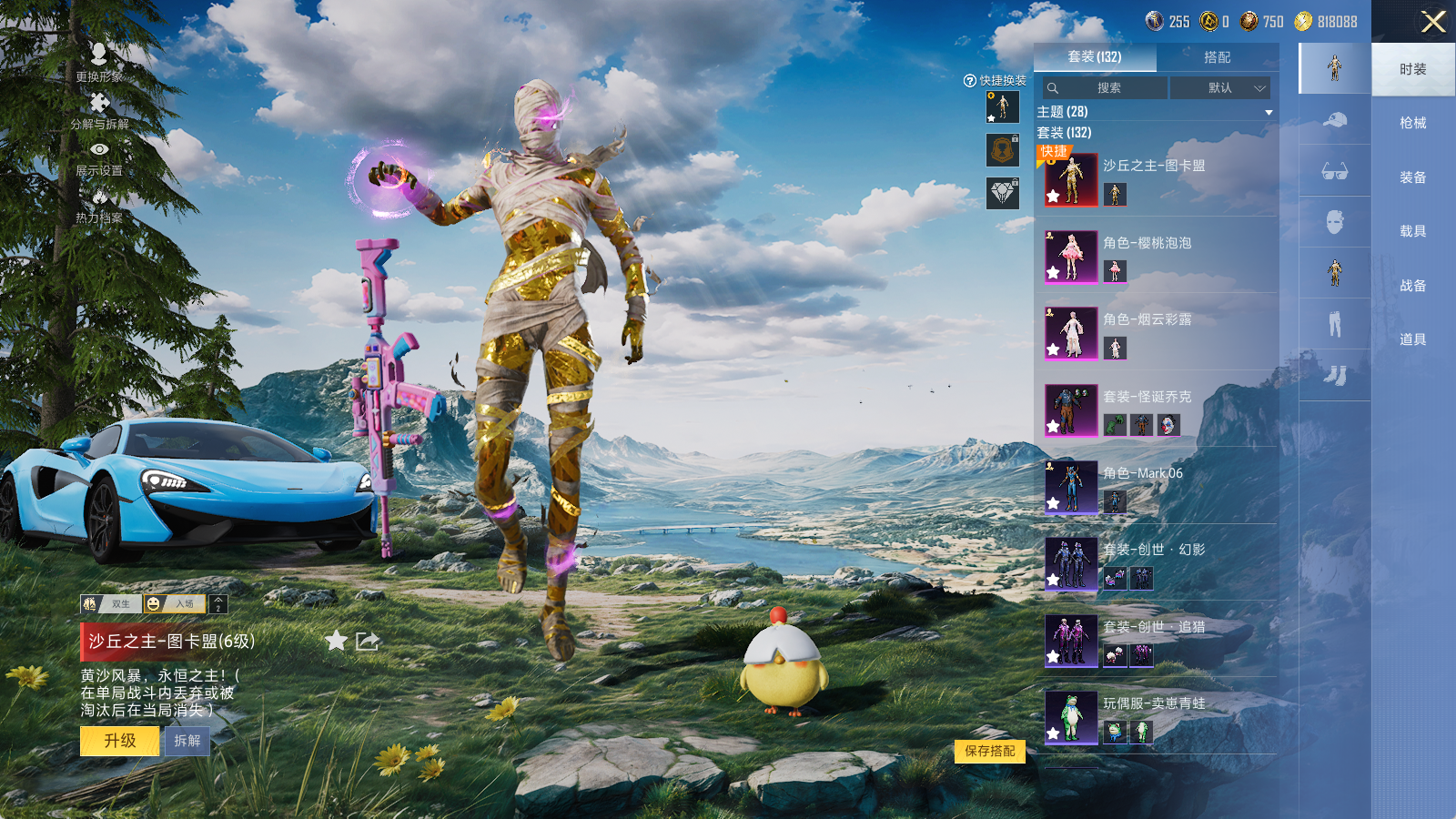Viewport: 1456px width, 819px height.
Task: Click the 拆解 button
Action: (x=187, y=741)
